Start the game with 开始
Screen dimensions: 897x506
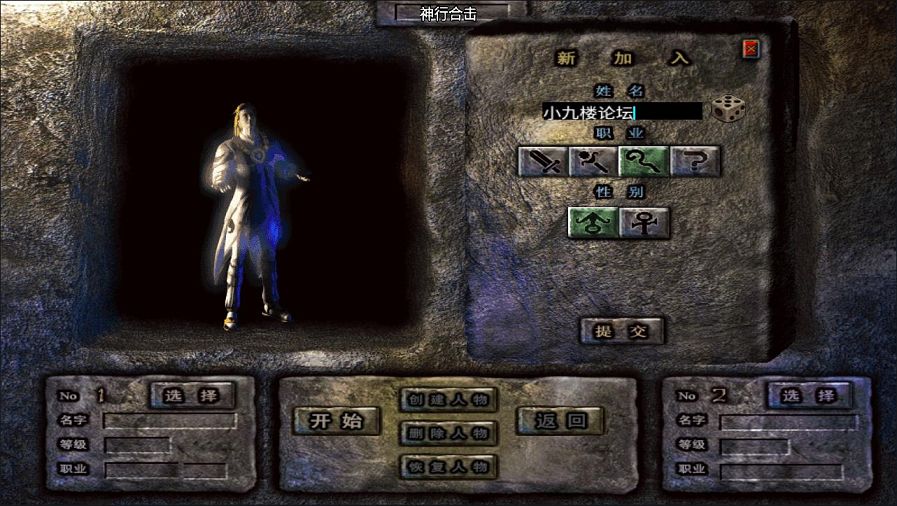pyautogui.click(x=336, y=421)
